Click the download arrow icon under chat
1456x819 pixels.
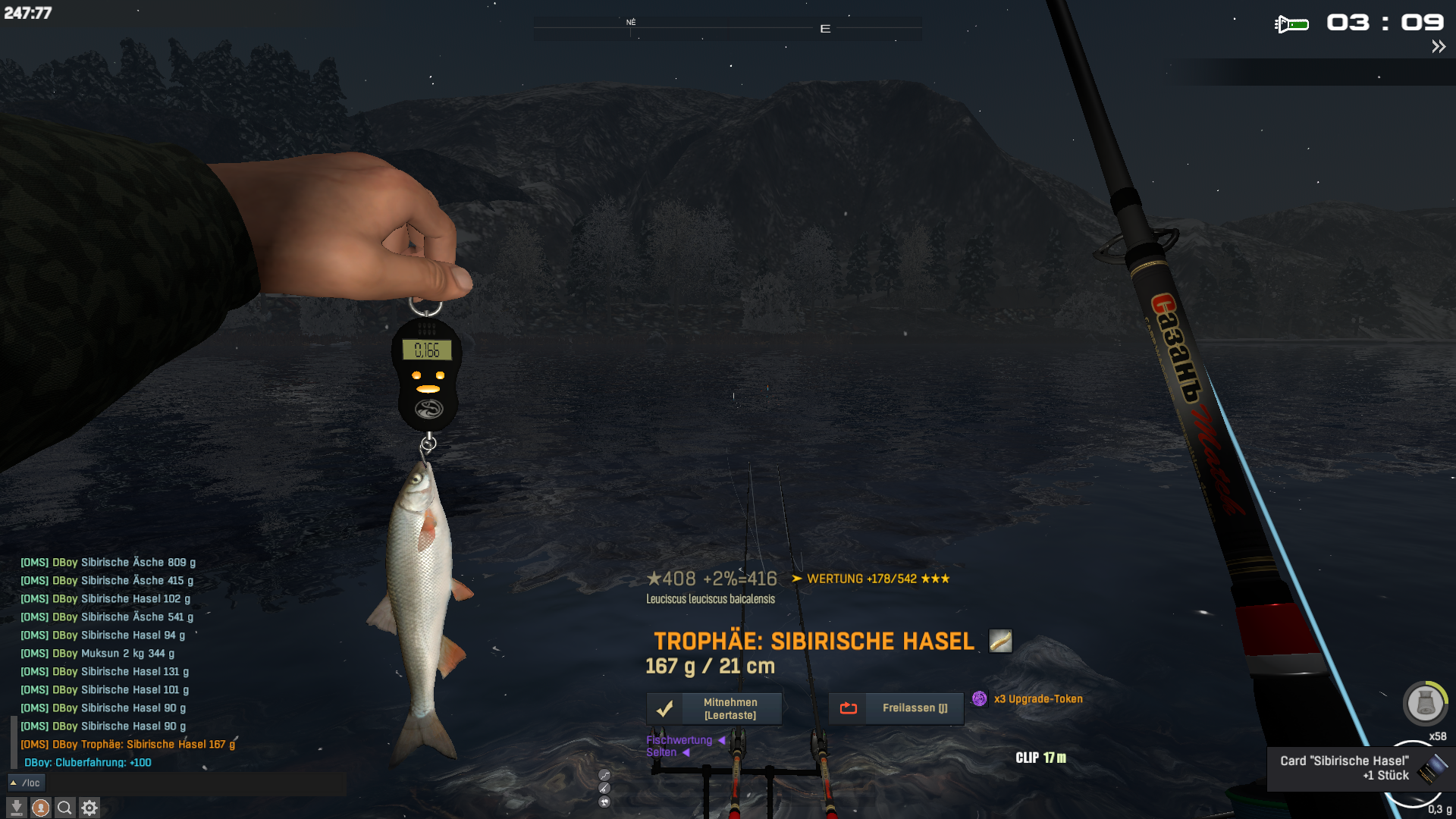click(16, 808)
